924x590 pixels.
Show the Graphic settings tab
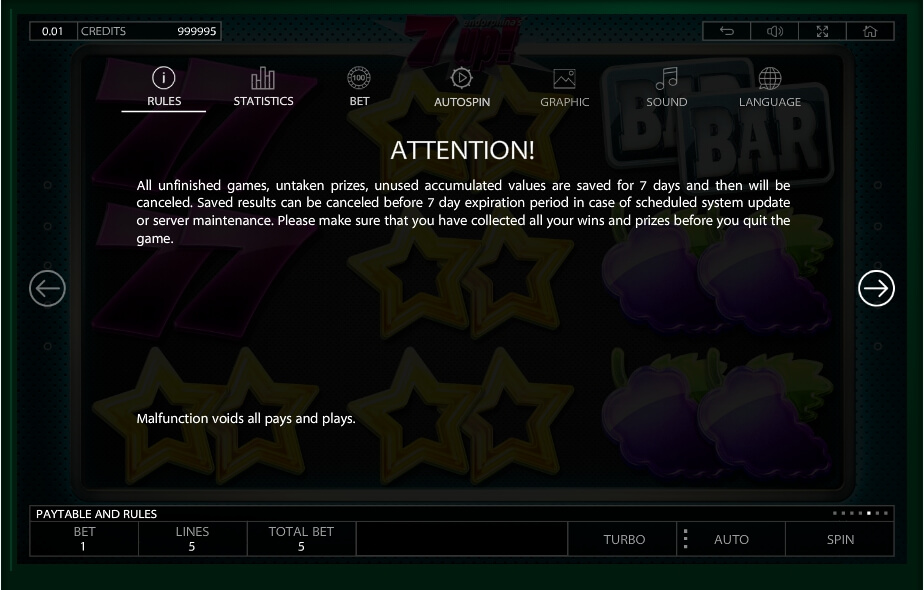coord(564,87)
